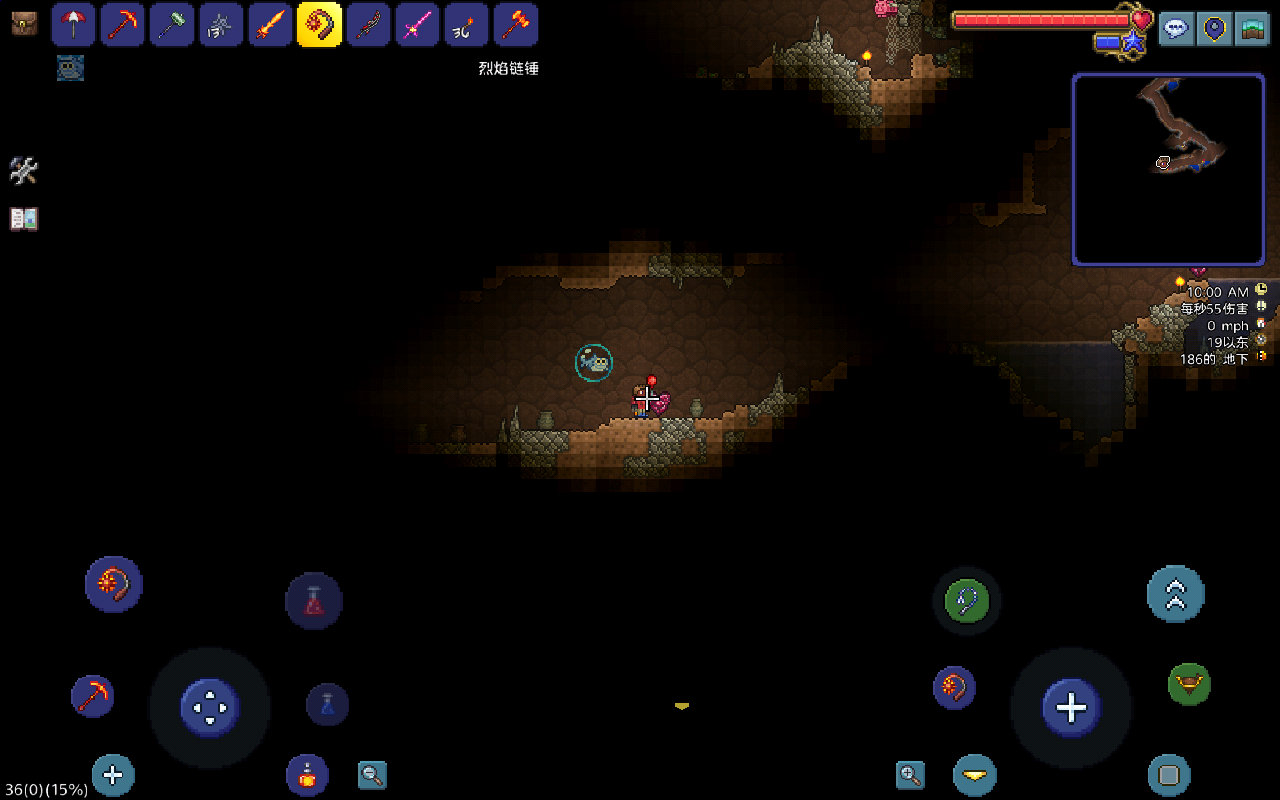Open the chat speech bubble button
This screenshot has width=1280, height=800.
coord(1176,27)
